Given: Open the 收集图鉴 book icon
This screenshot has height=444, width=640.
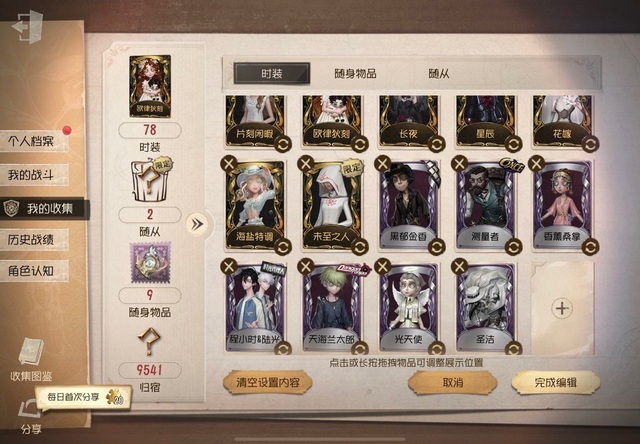Looking at the screenshot, I should pyautogui.click(x=30, y=358).
